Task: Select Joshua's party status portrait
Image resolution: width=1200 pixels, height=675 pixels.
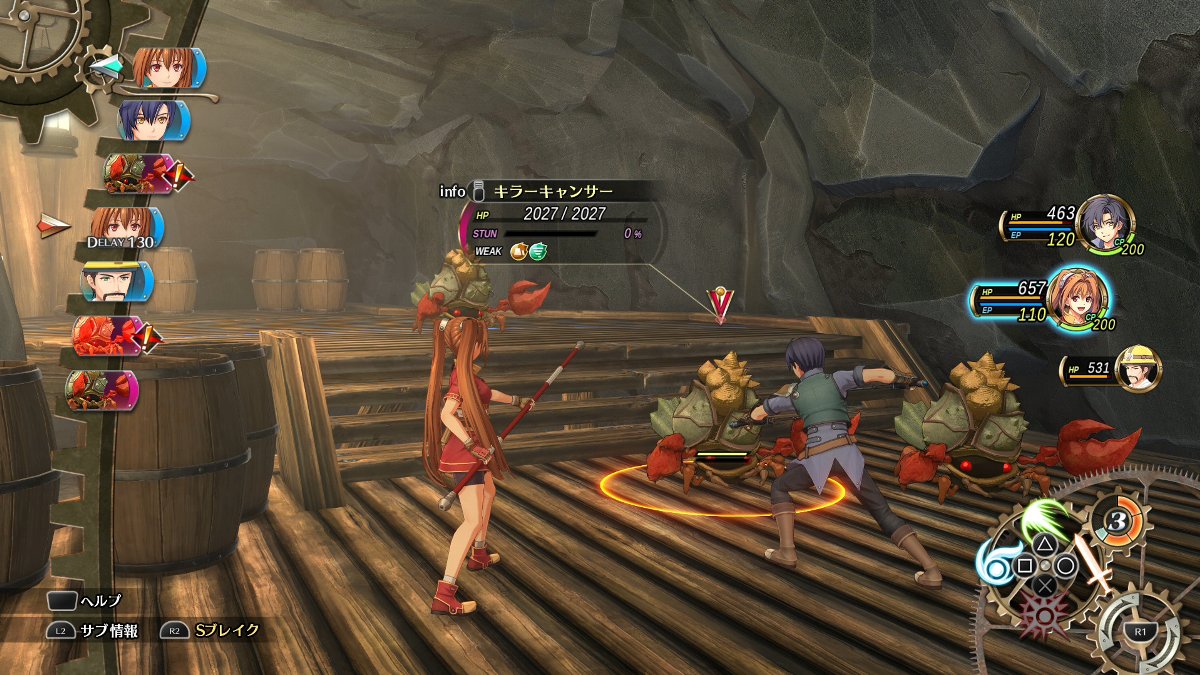Action: (1103, 220)
